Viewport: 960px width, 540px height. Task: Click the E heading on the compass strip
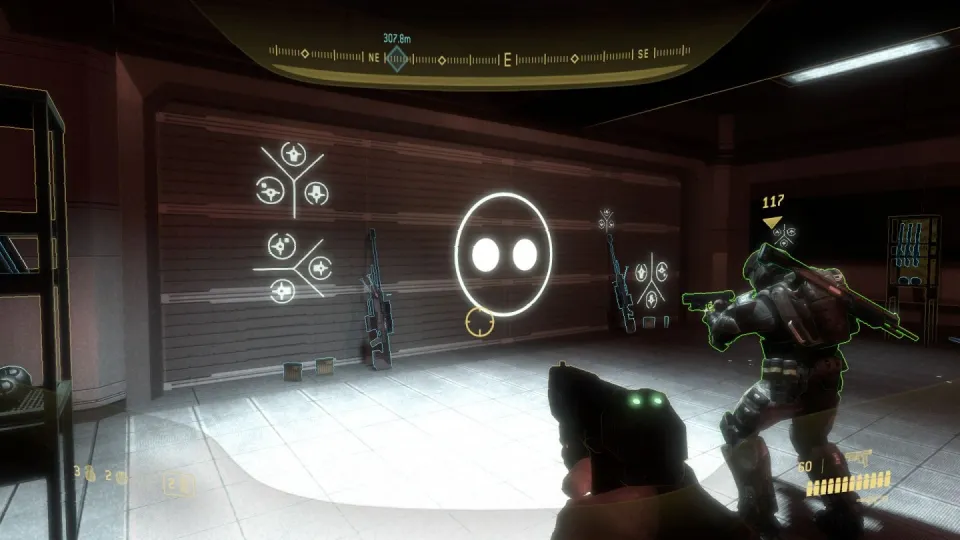[x=507, y=59]
